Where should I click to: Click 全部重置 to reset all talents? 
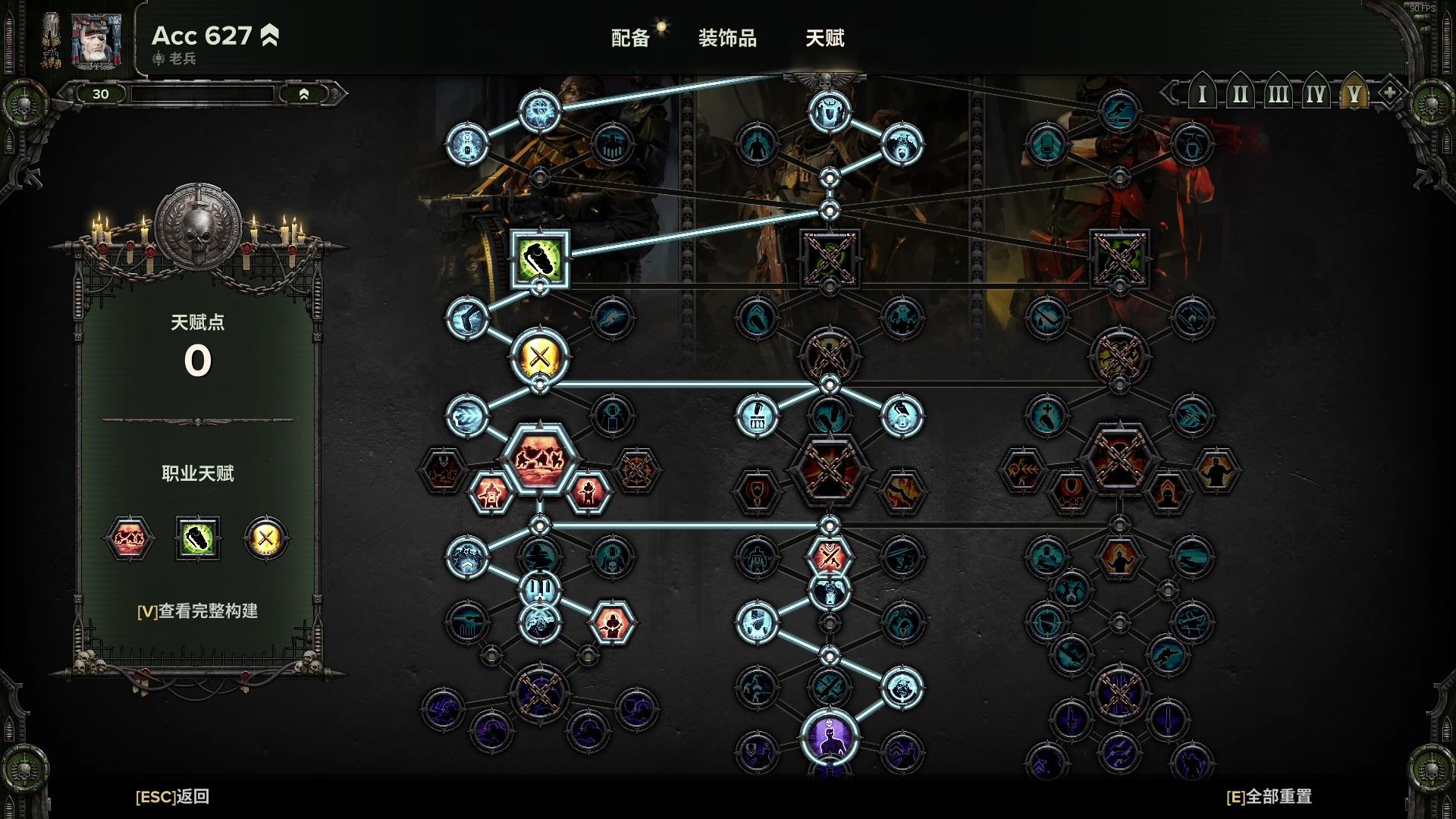1269,796
